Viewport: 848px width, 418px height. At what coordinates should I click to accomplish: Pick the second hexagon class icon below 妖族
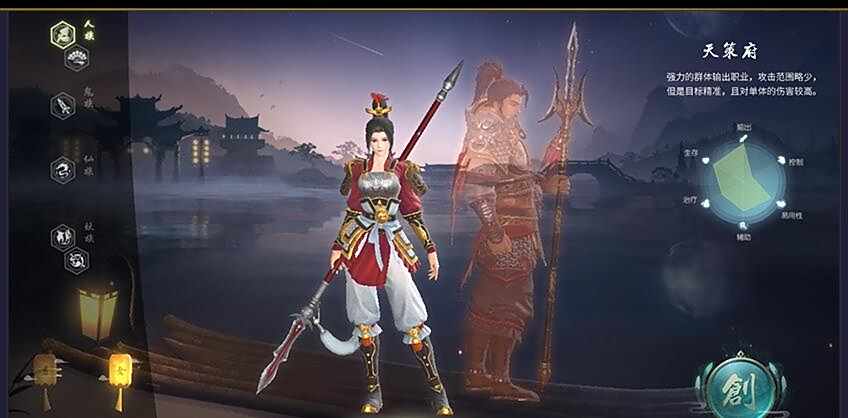tap(77, 260)
